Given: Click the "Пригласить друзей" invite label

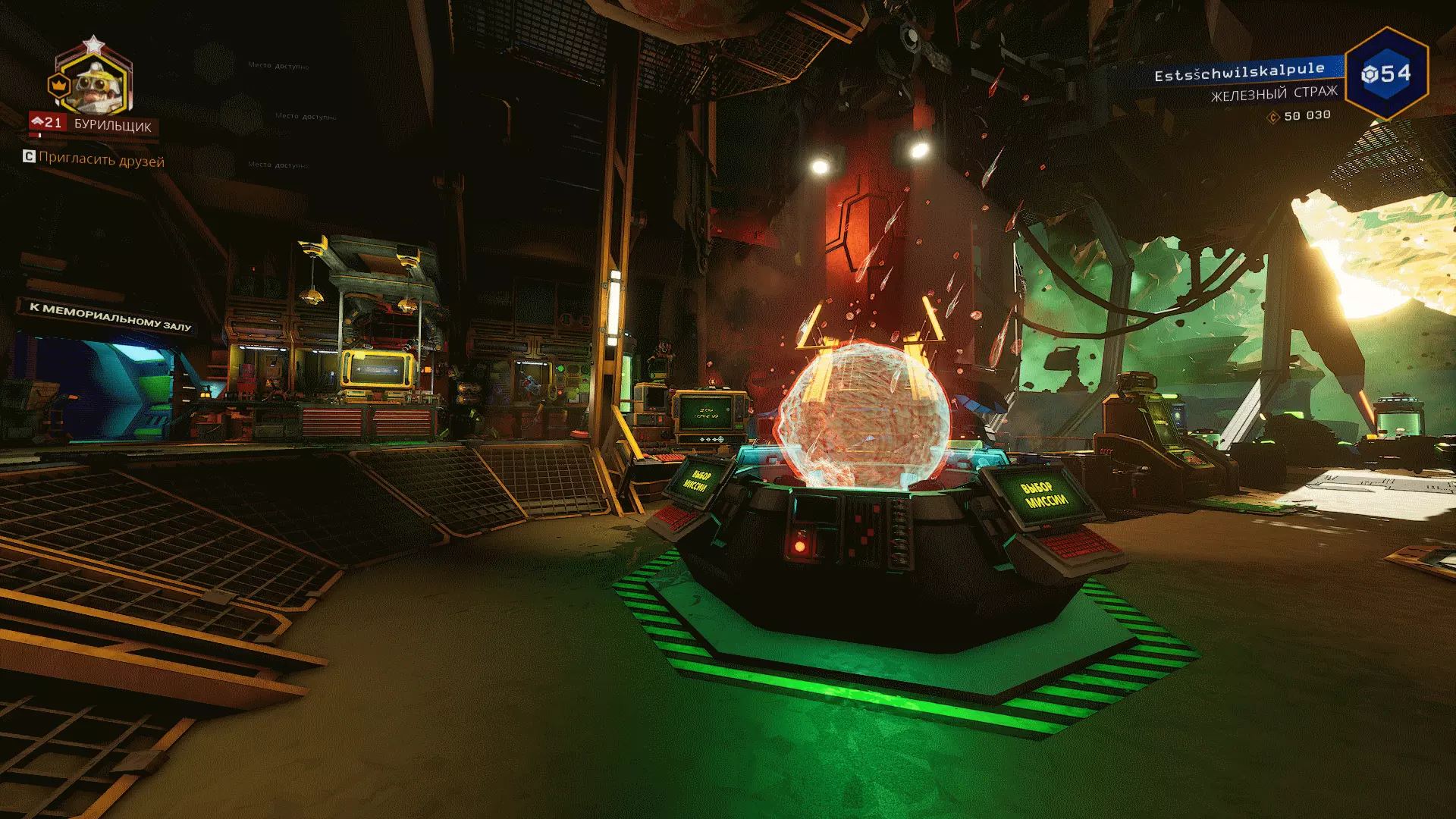Looking at the screenshot, I should point(101,160).
